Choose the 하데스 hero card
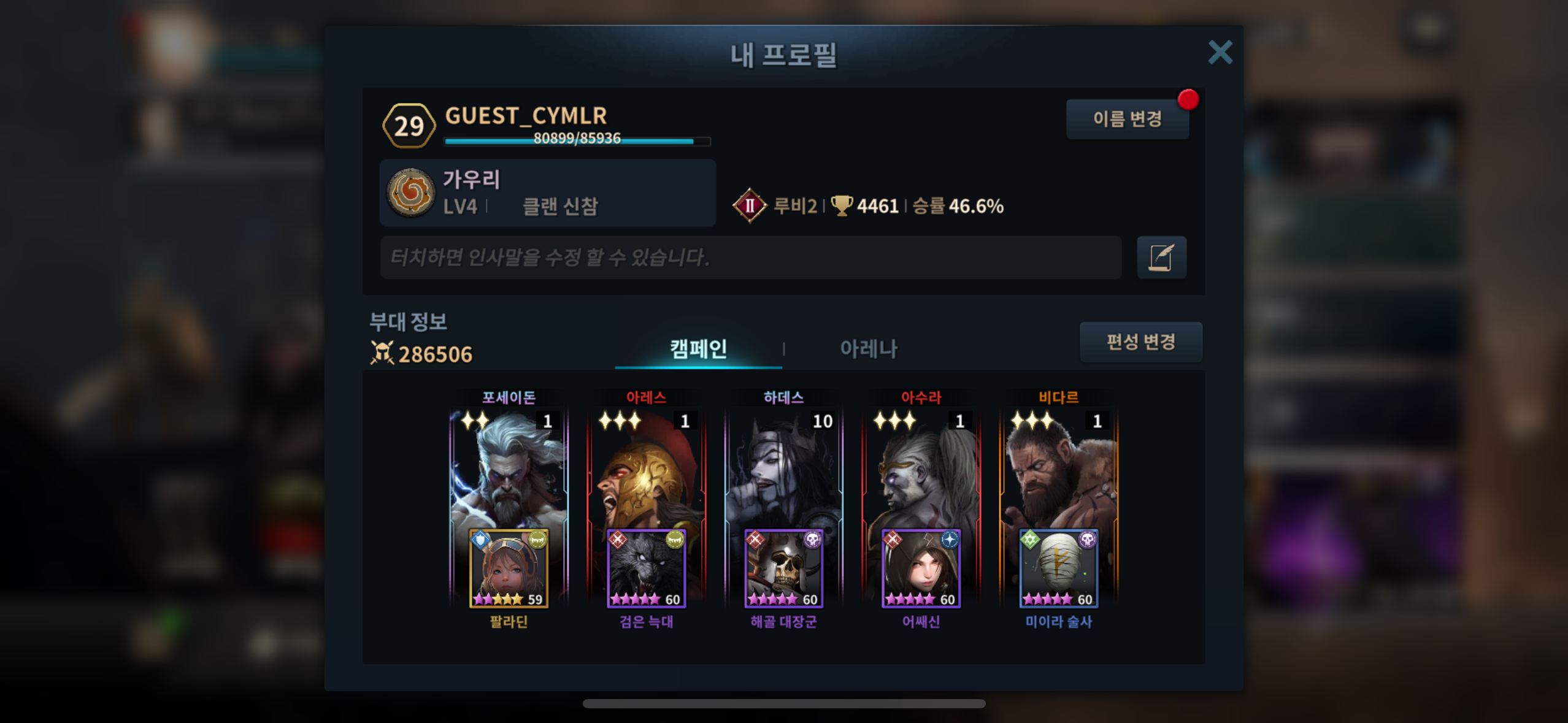This screenshot has height=723, width=1568. [x=783, y=466]
